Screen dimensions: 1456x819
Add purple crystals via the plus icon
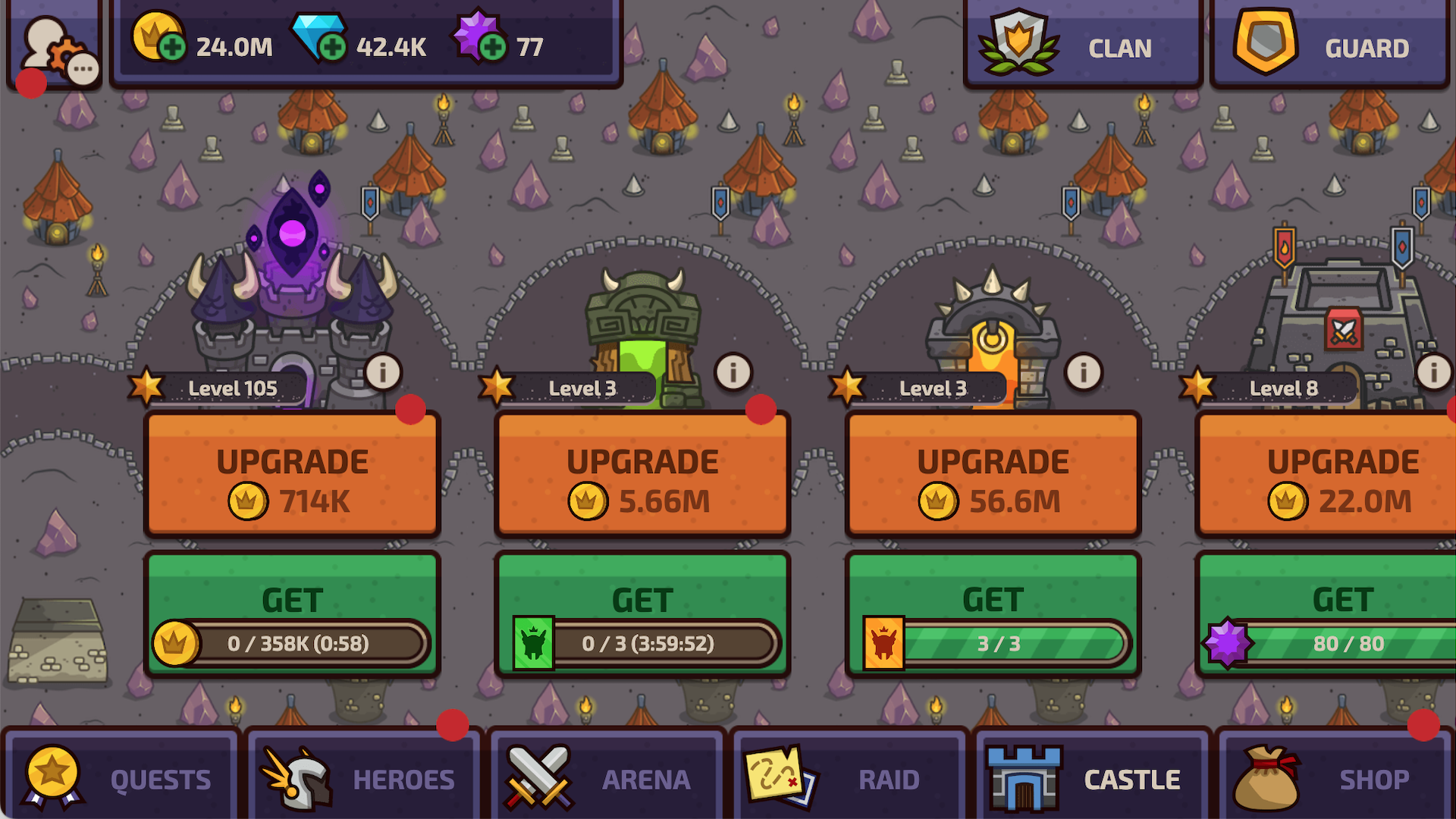coord(494,49)
